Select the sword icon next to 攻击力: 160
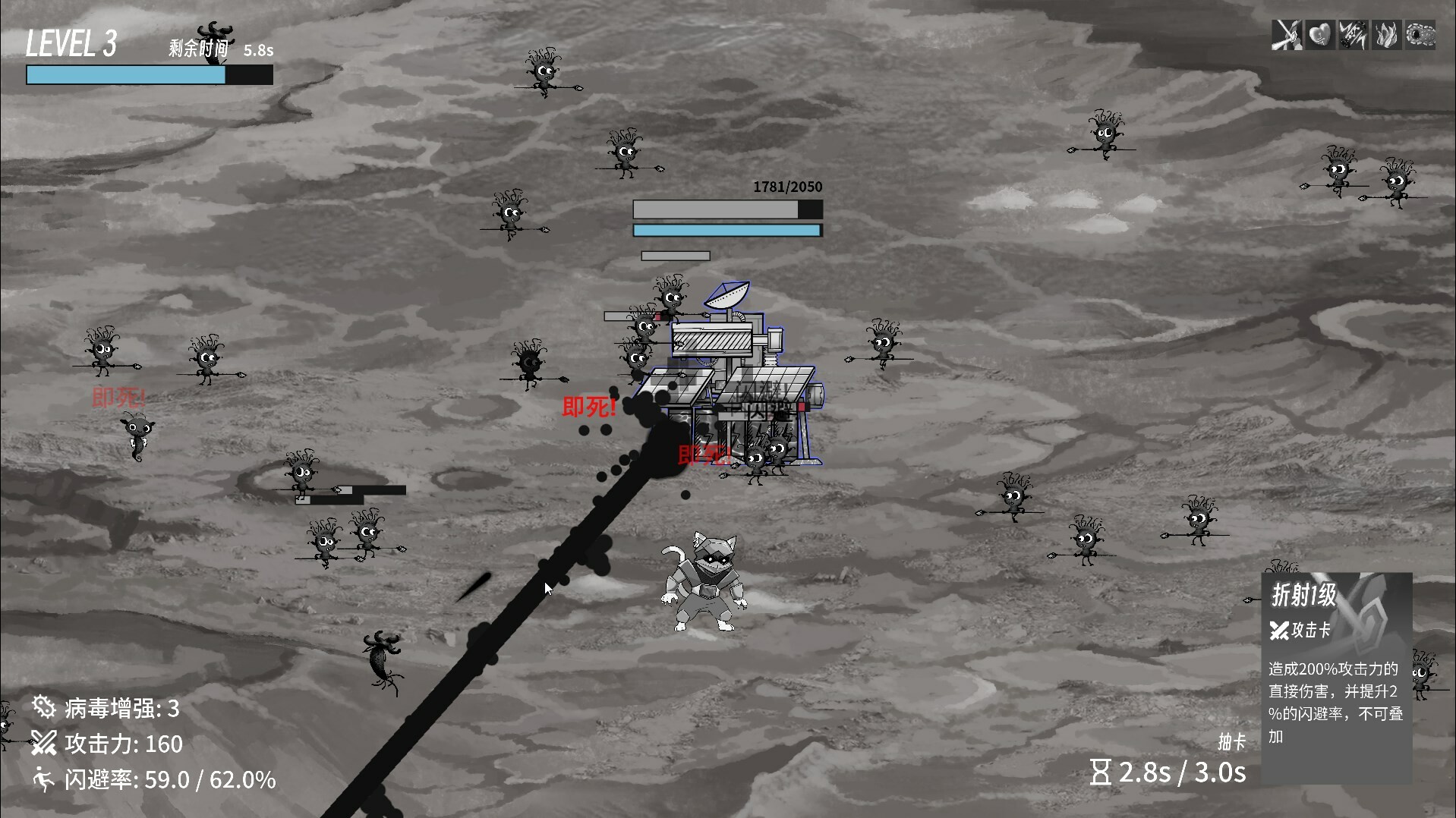1456x818 pixels. [x=43, y=744]
